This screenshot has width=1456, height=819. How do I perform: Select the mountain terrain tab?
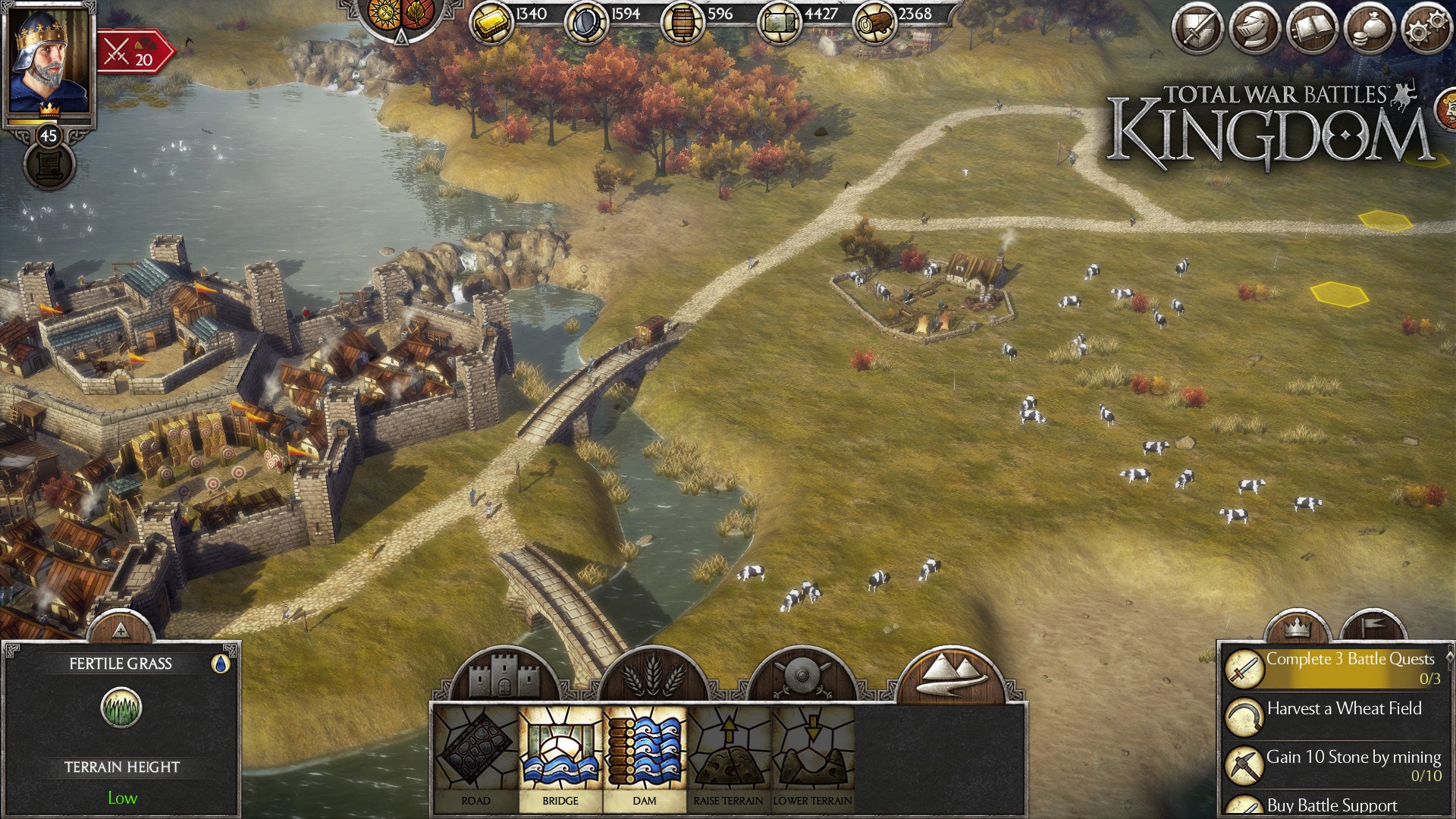coord(951,673)
